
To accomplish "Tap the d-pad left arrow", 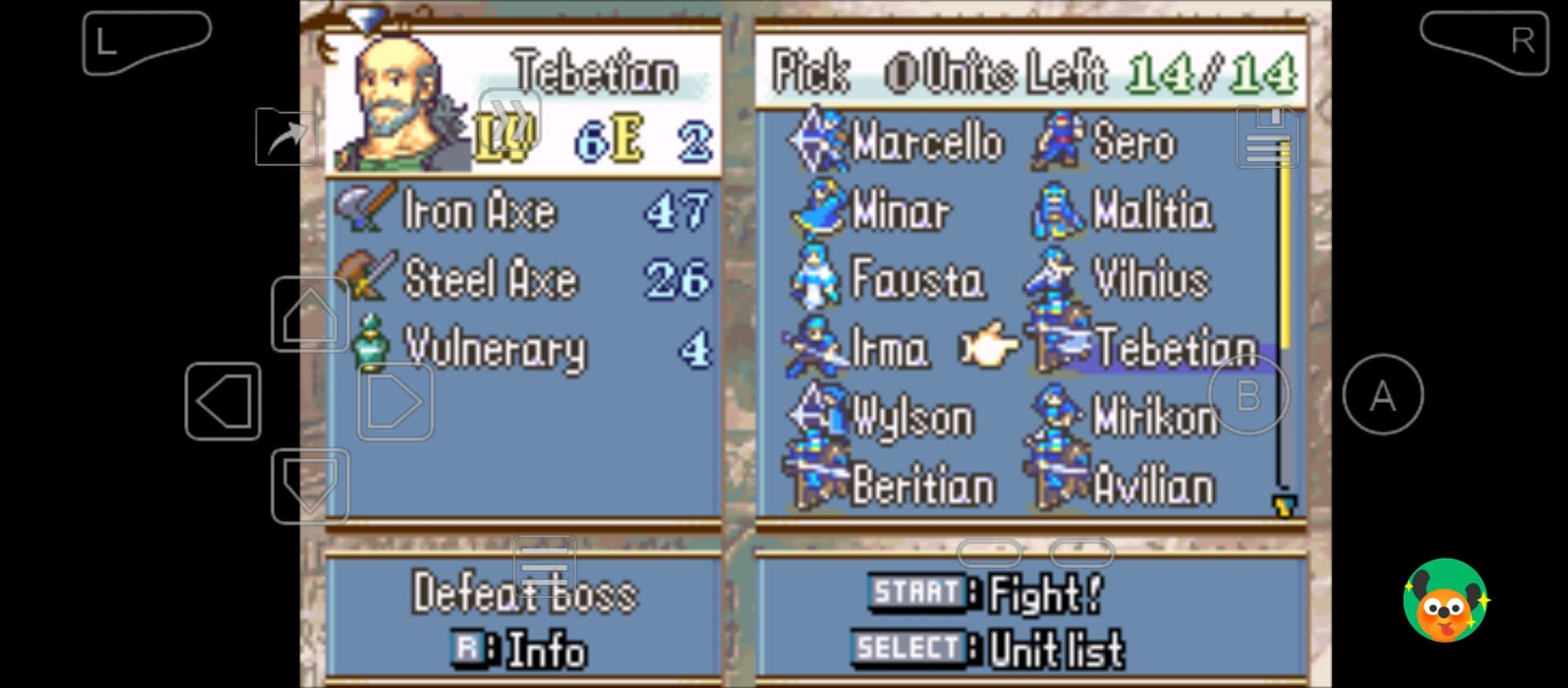I will [223, 402].
